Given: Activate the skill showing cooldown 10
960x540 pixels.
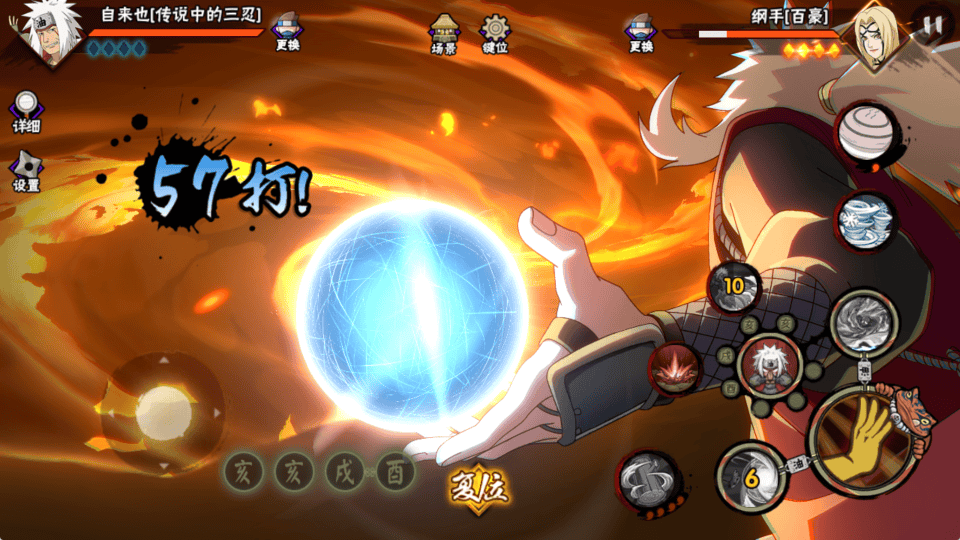Looking at the screenshot, I should (x=735, y=287).
